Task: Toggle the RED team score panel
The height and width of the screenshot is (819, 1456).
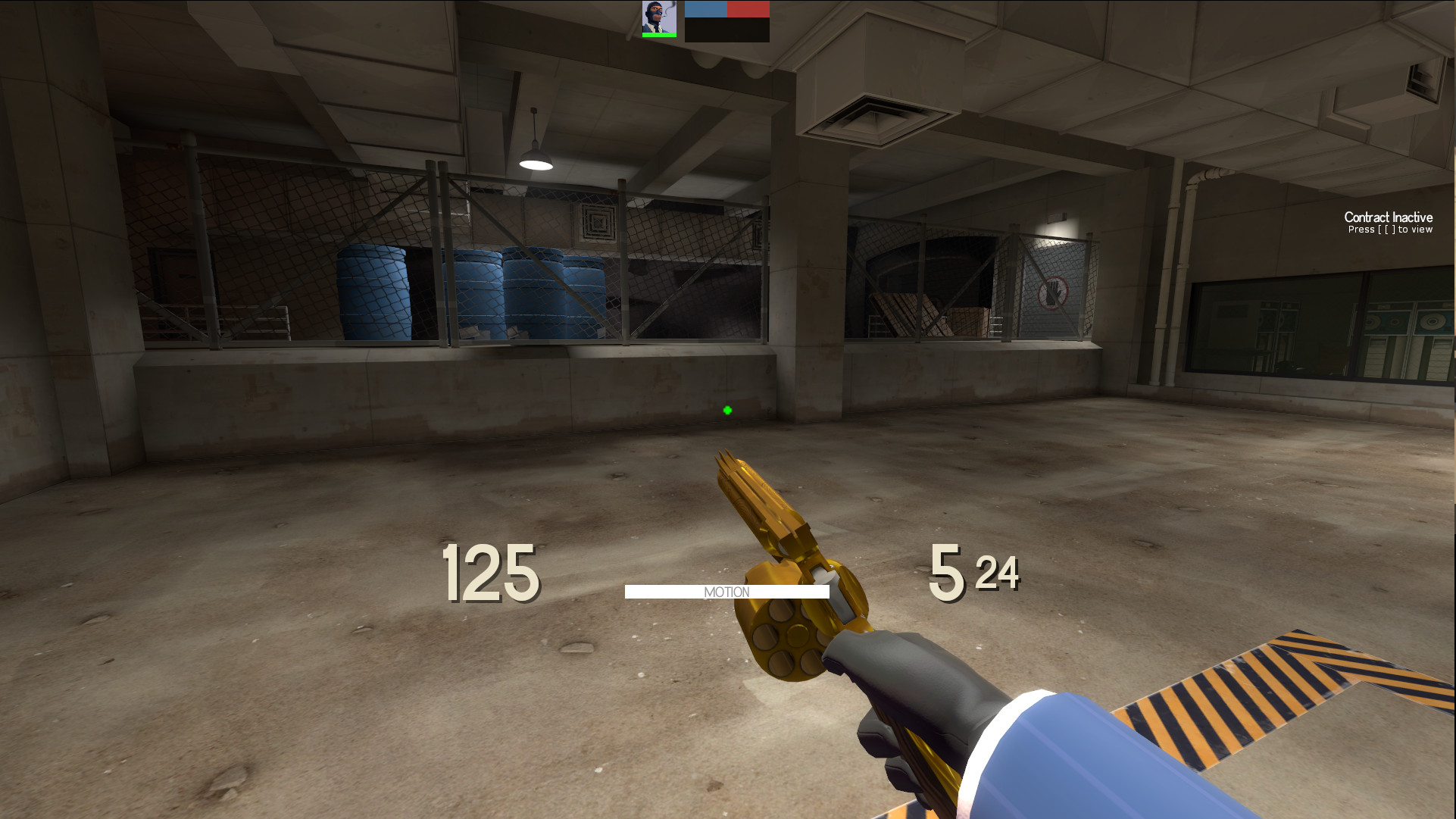Action: pos(748,11)
